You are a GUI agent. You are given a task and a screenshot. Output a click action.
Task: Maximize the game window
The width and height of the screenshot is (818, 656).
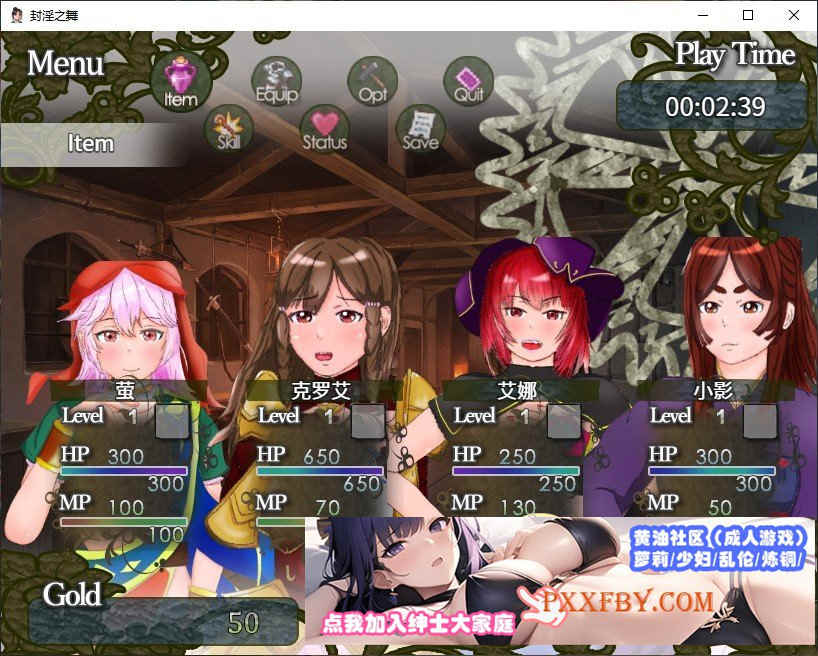click(x=748, y=15)
